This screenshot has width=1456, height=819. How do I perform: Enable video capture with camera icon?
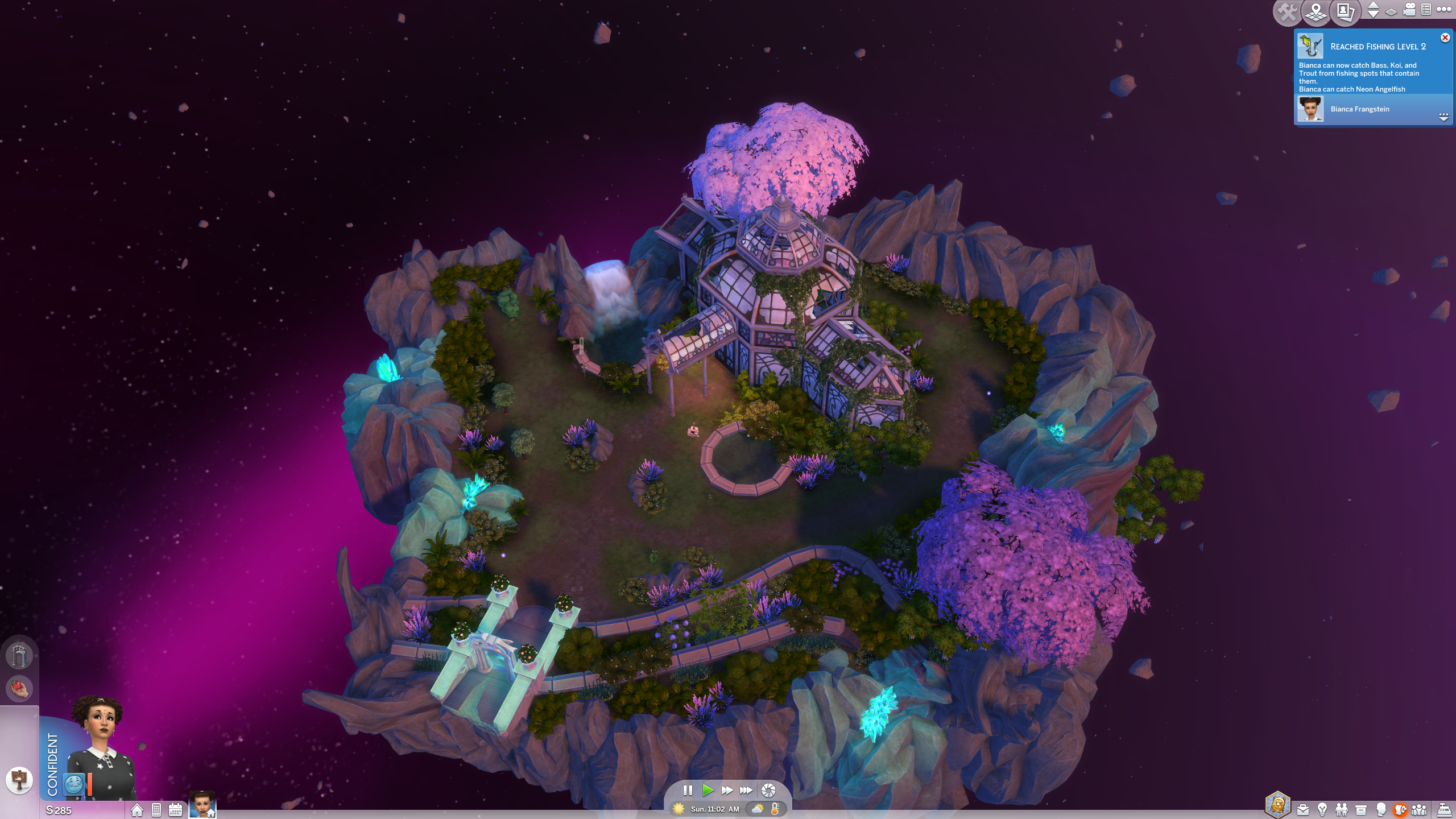1409,10
